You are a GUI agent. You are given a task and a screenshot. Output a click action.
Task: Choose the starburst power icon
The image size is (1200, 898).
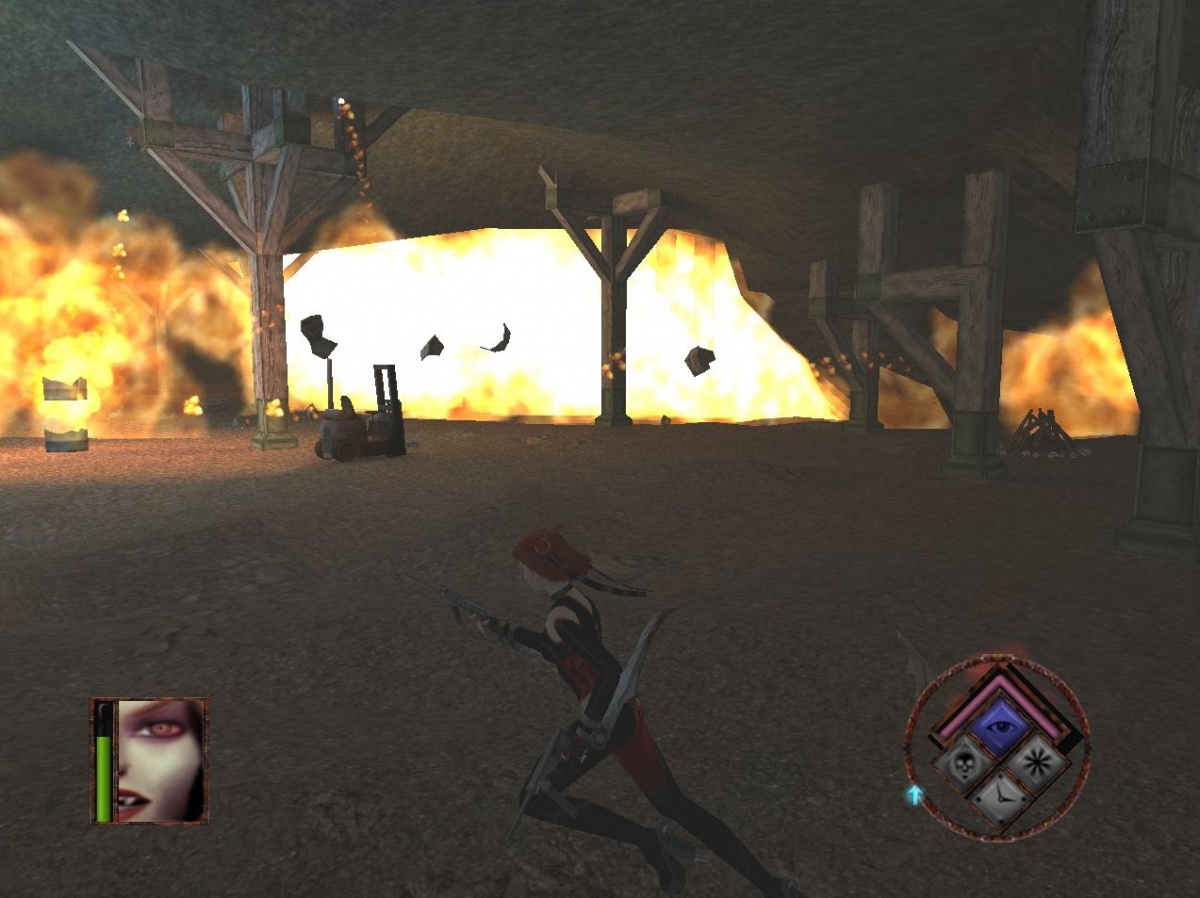tap(1034, 763)
